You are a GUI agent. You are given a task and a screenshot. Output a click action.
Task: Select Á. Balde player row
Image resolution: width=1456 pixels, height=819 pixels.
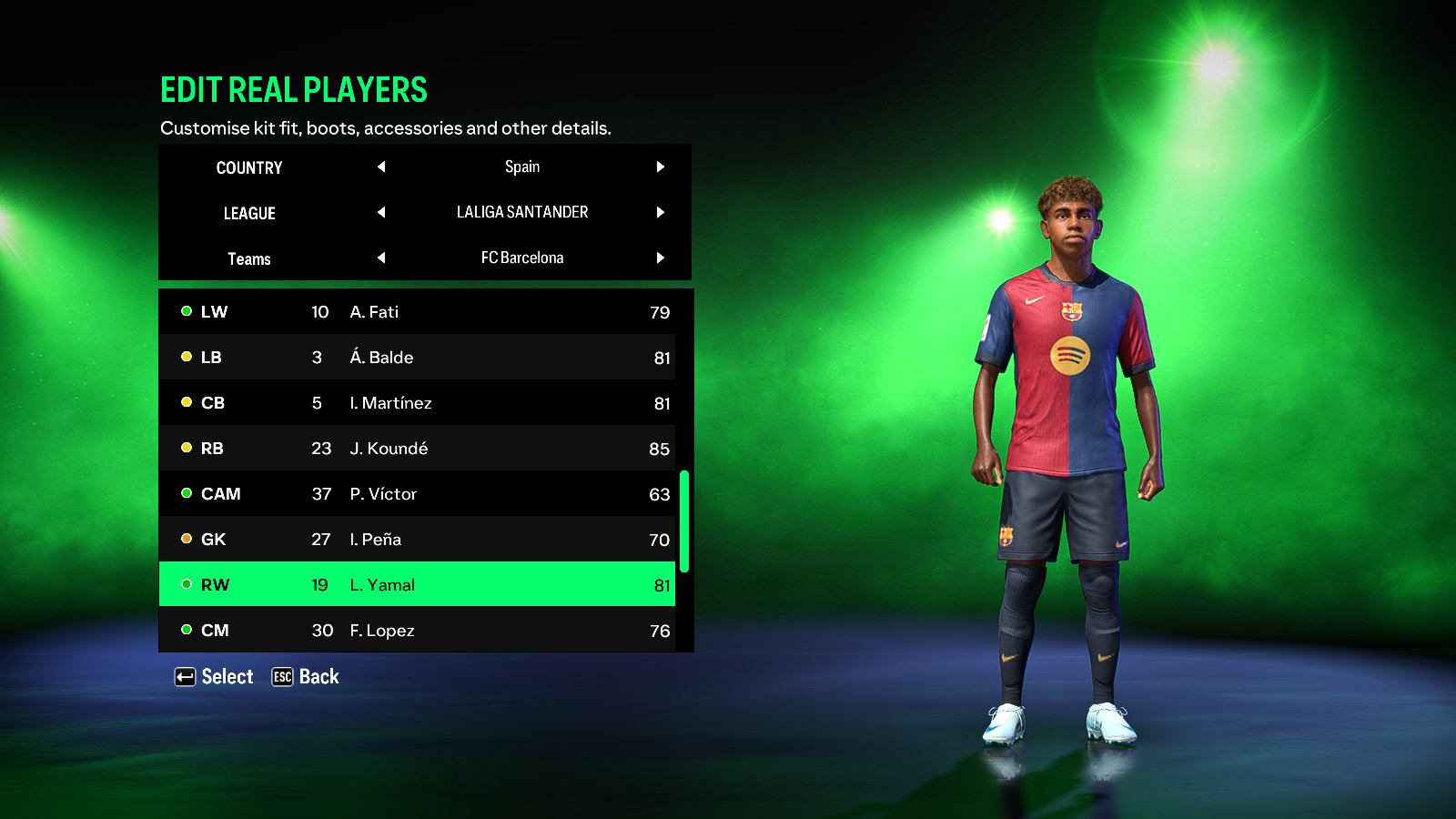tap(417, 357)
